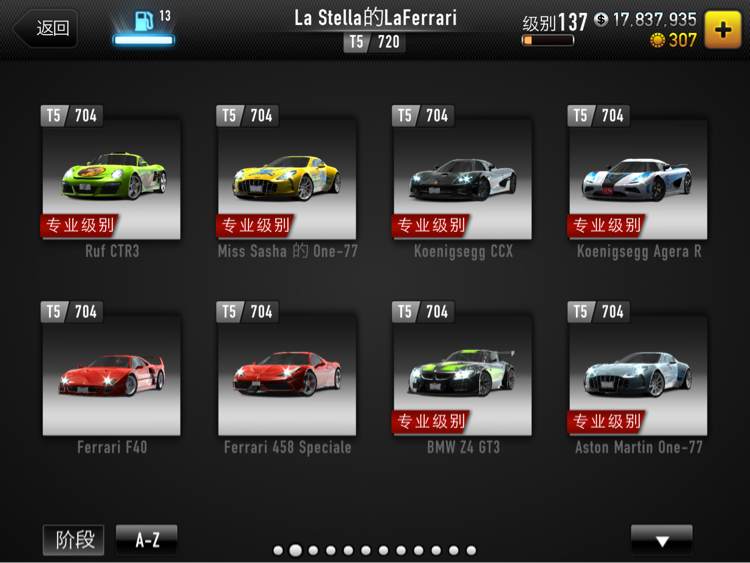This screenshot has width=750, height=563.
Task: Sort the car list A-Z
Action: [x=147, y=540]
